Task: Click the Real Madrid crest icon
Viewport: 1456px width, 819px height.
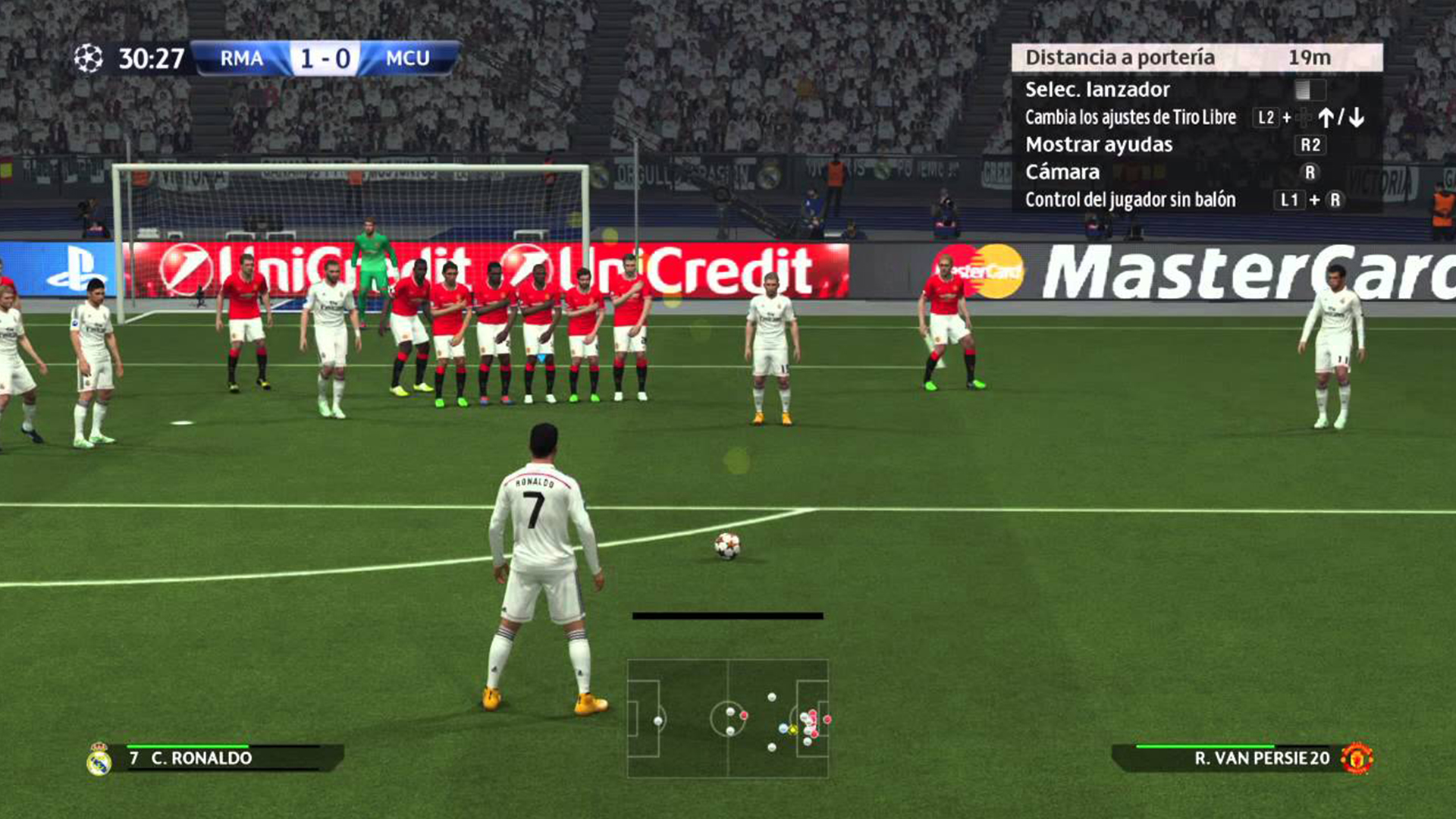Action: (x=99, y=758)
